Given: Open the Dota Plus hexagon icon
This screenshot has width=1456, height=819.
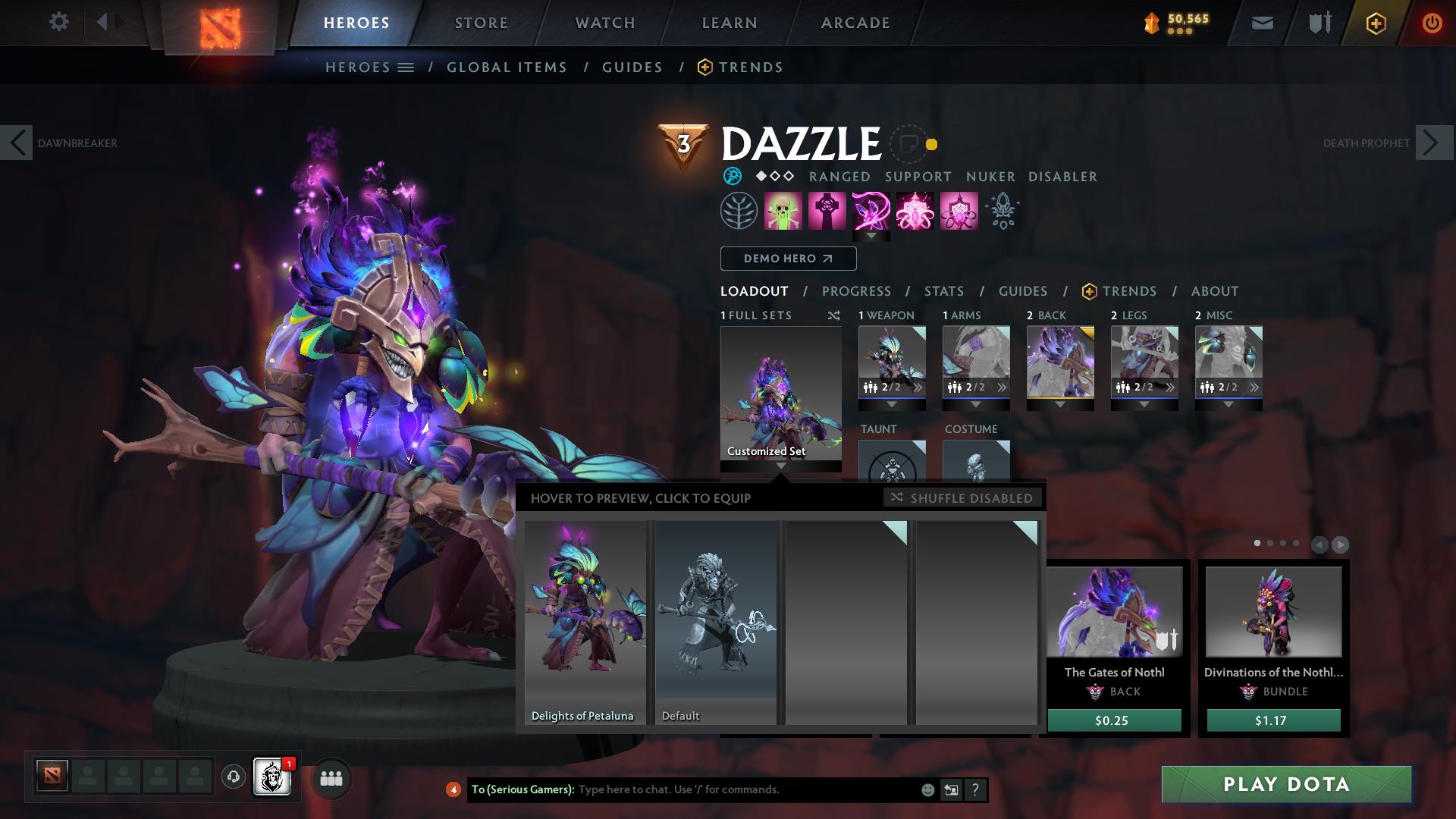Looking at the screenshot, I should coord(1376,24).
